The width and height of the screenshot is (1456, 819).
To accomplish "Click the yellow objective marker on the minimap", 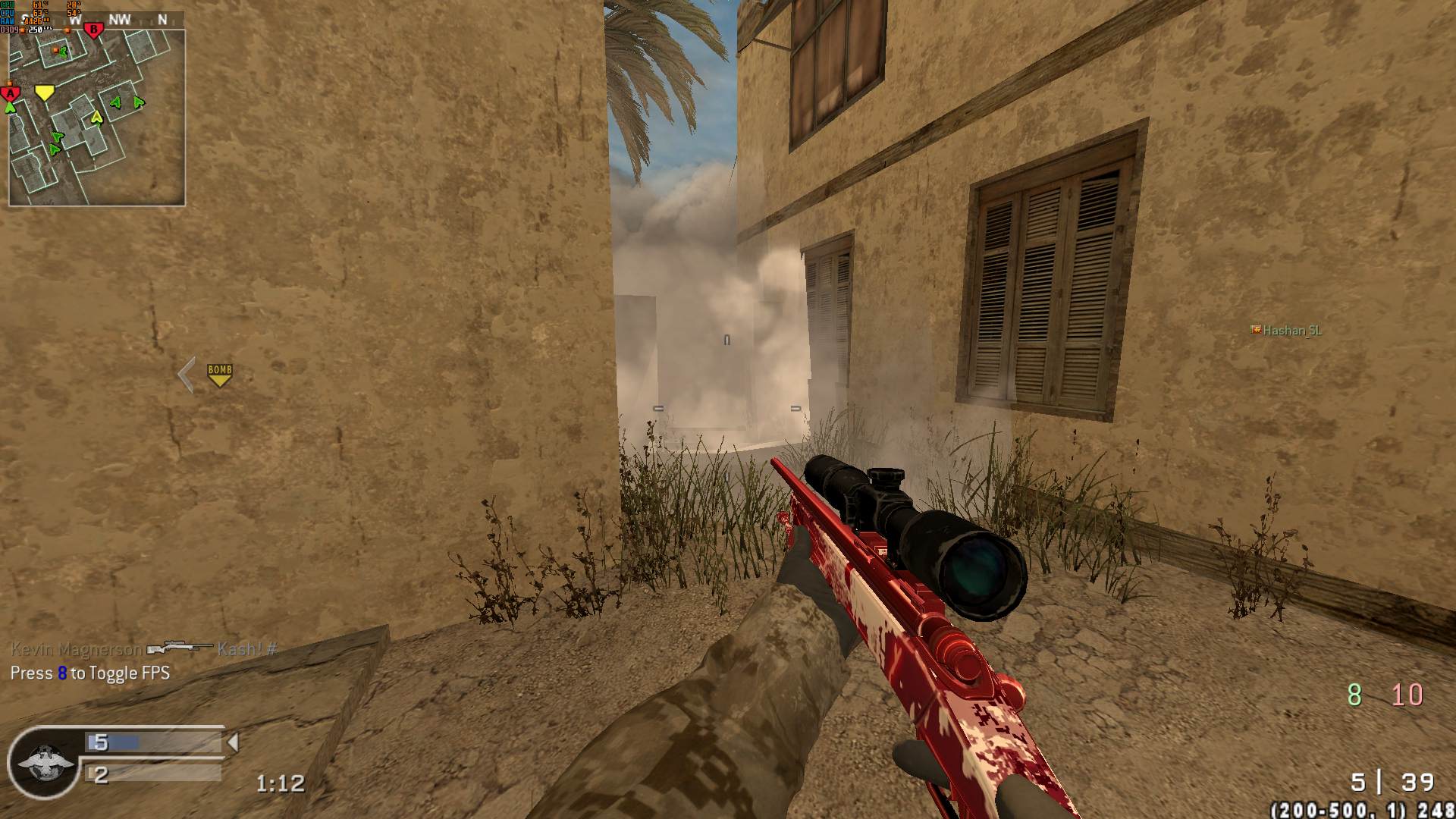I will click(45, 93).
